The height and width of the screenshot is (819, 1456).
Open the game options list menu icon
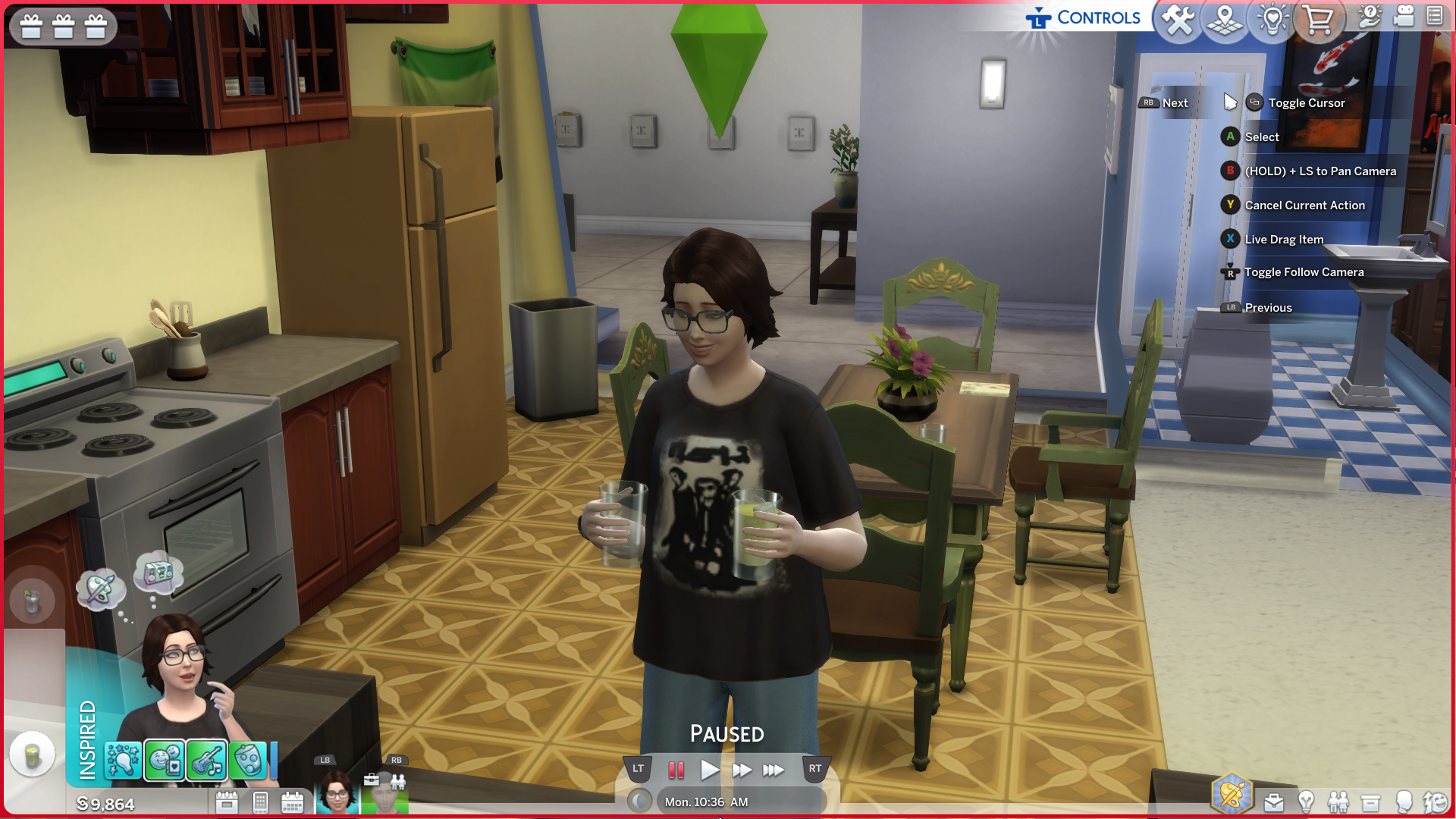(x=1435, y=16)
